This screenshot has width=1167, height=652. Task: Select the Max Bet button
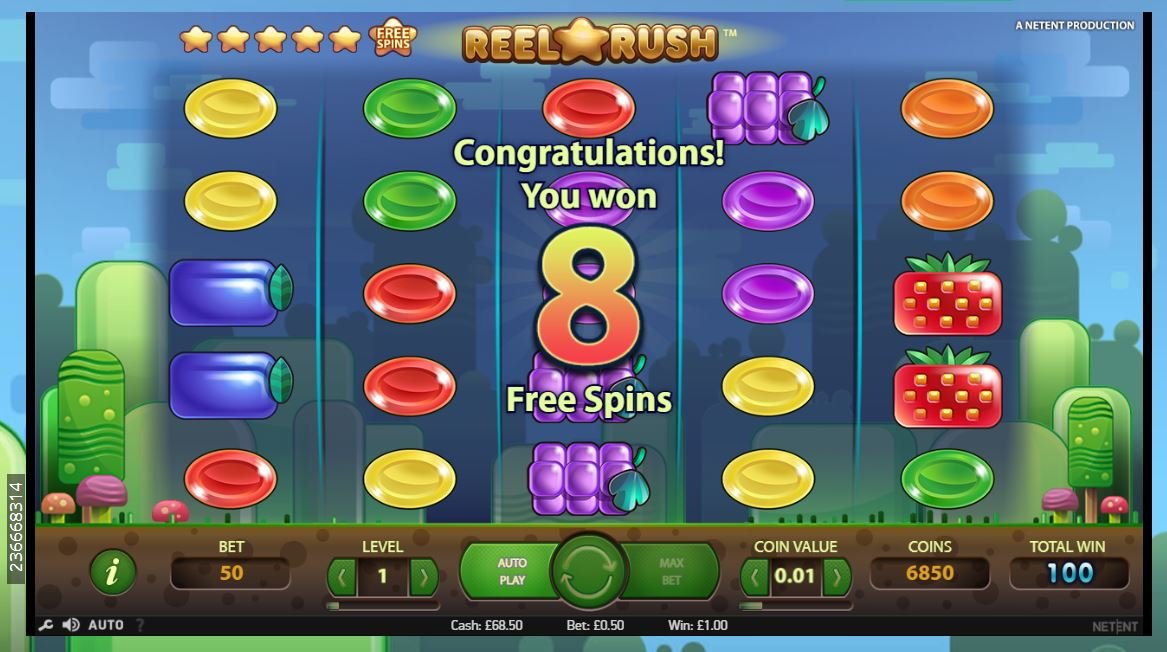tap(671, 571)
